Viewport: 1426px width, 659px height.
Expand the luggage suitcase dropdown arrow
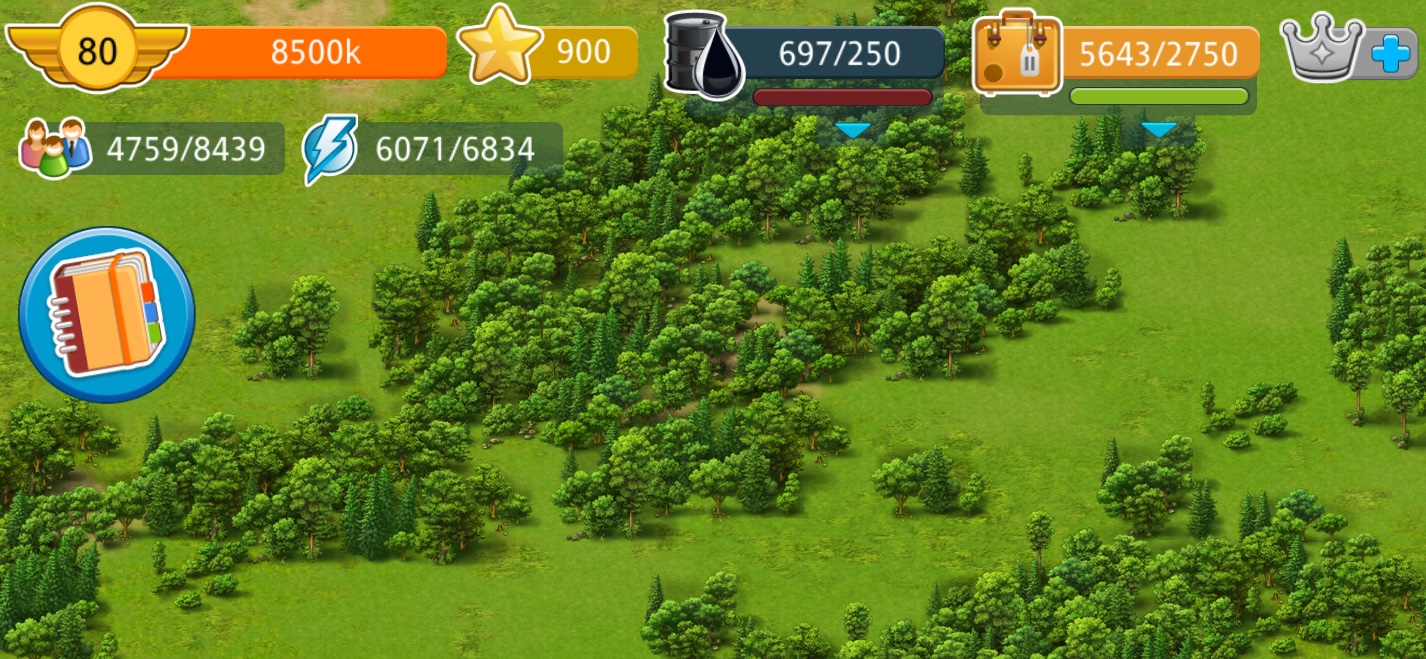tap(1159, 131)
